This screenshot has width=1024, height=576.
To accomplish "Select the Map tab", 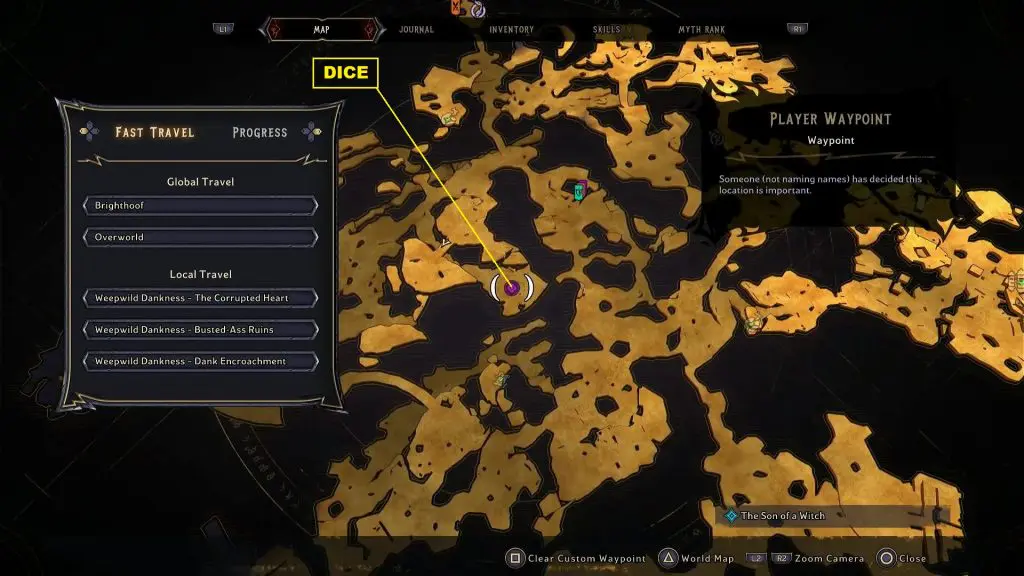I will [x=321, y=30].
